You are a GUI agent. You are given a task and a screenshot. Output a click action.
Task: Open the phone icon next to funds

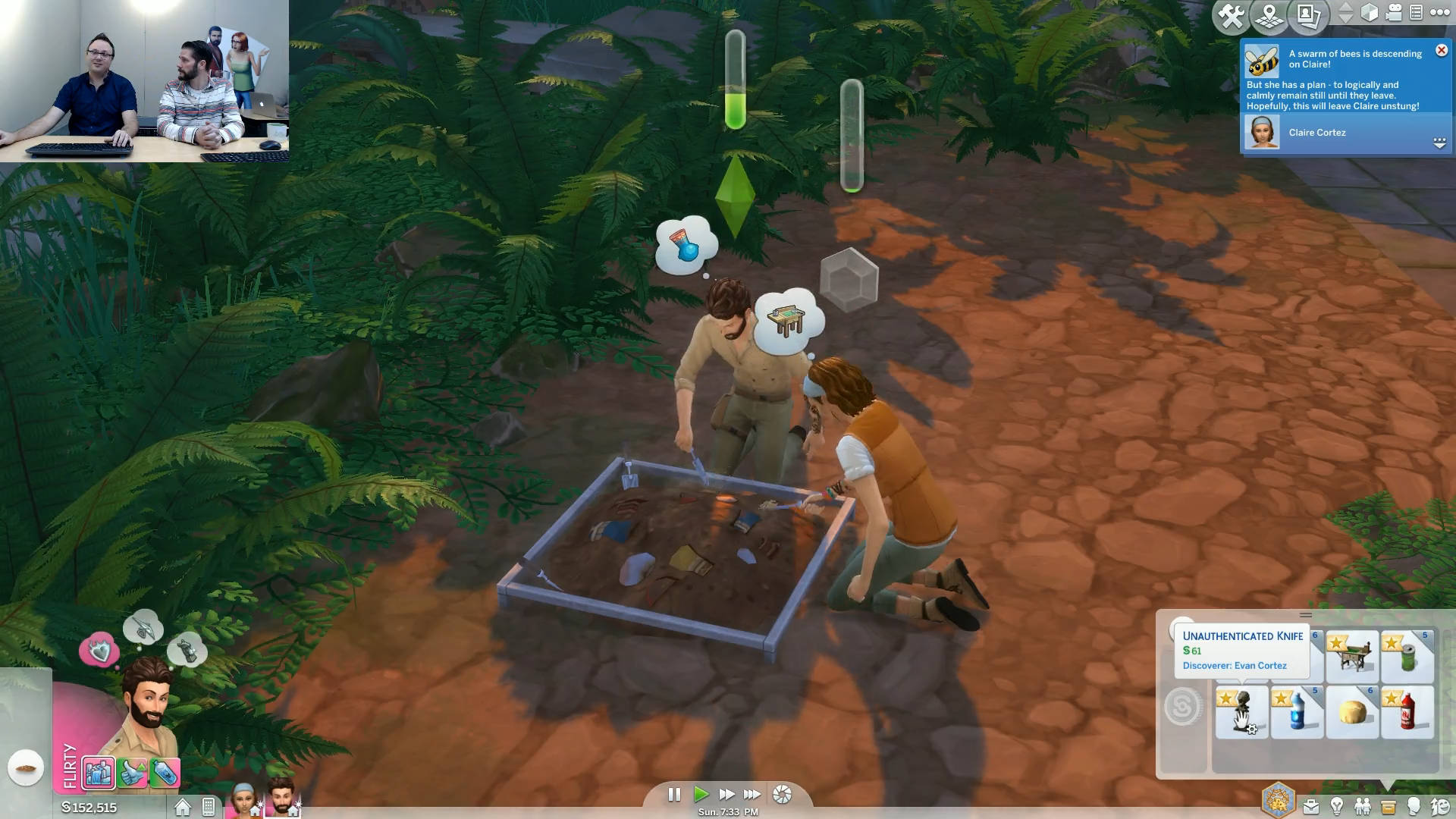click(209, 807)
